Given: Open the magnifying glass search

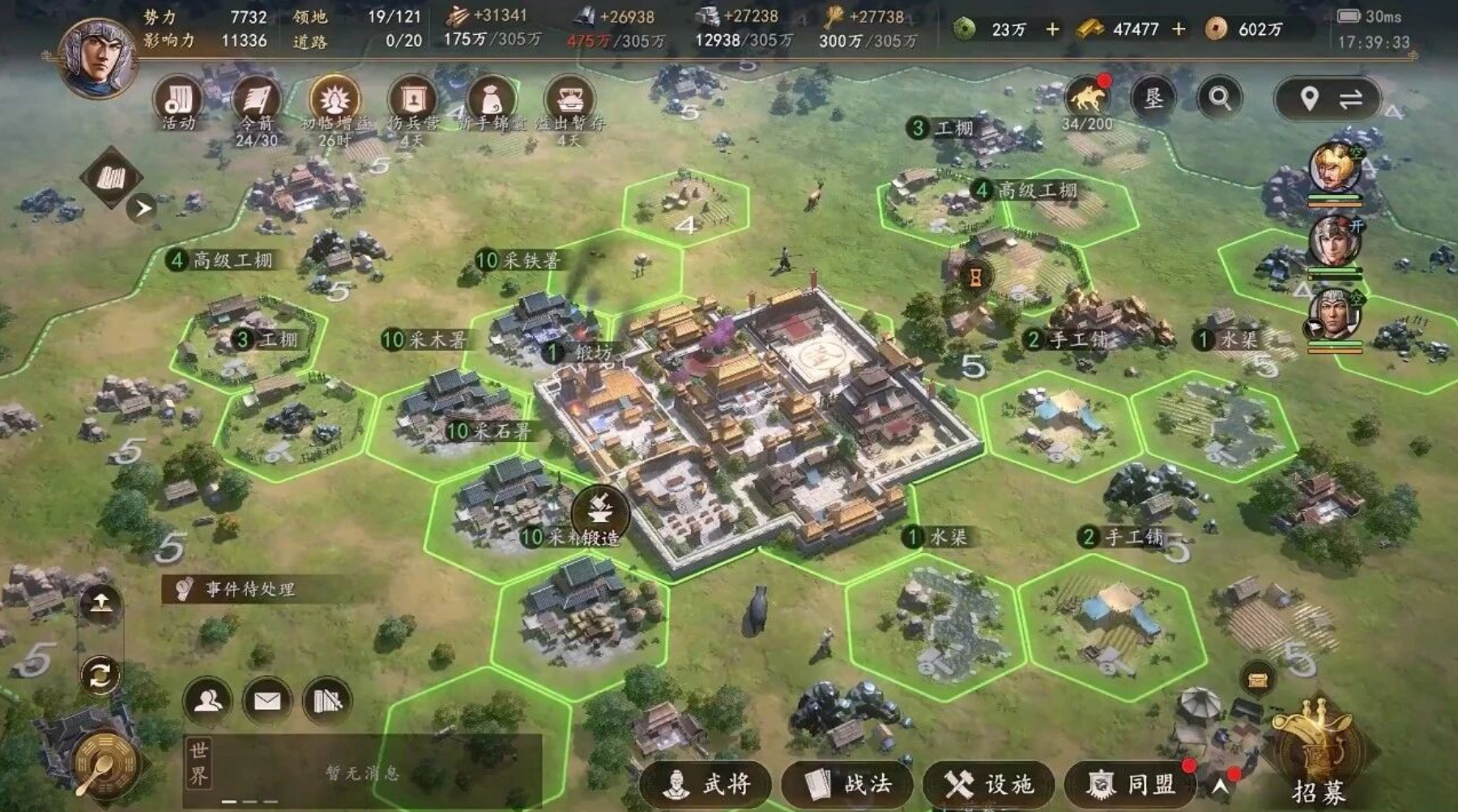Looking at the screenshot, I should tap(1220, 99).
